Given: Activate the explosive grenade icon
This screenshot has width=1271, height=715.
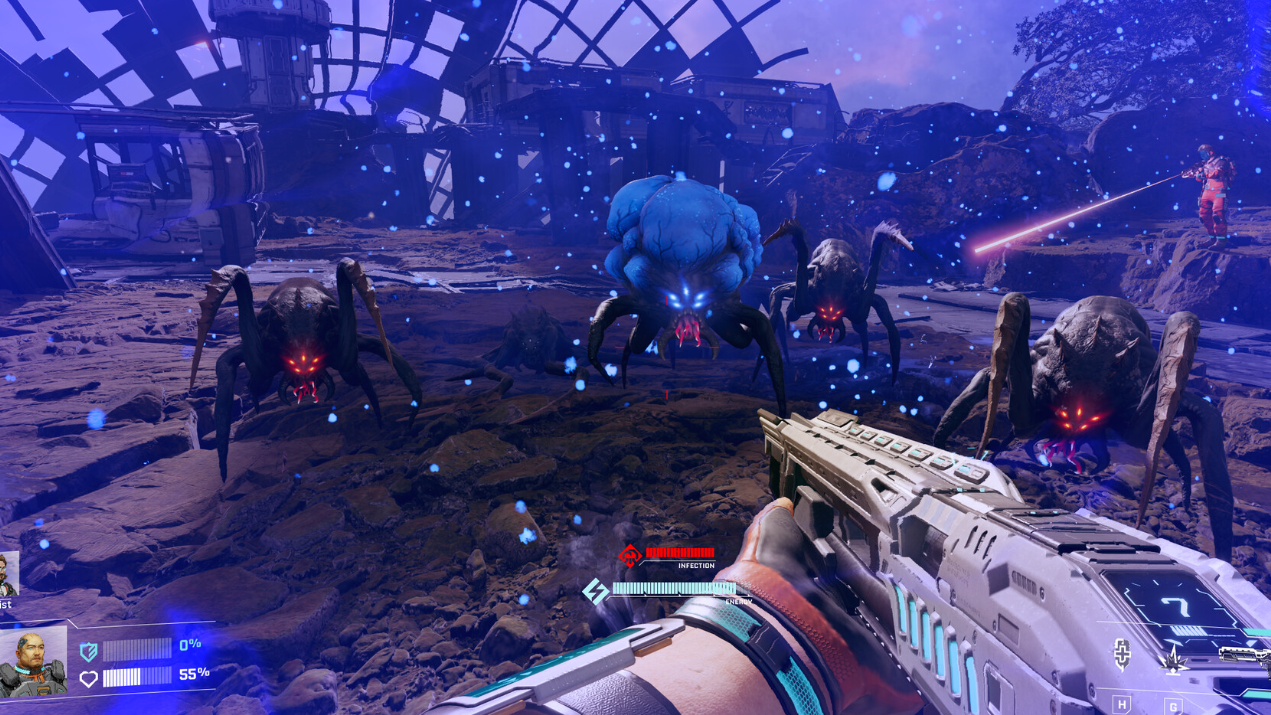Looking at the screenshot, I should coord(1174,659).
